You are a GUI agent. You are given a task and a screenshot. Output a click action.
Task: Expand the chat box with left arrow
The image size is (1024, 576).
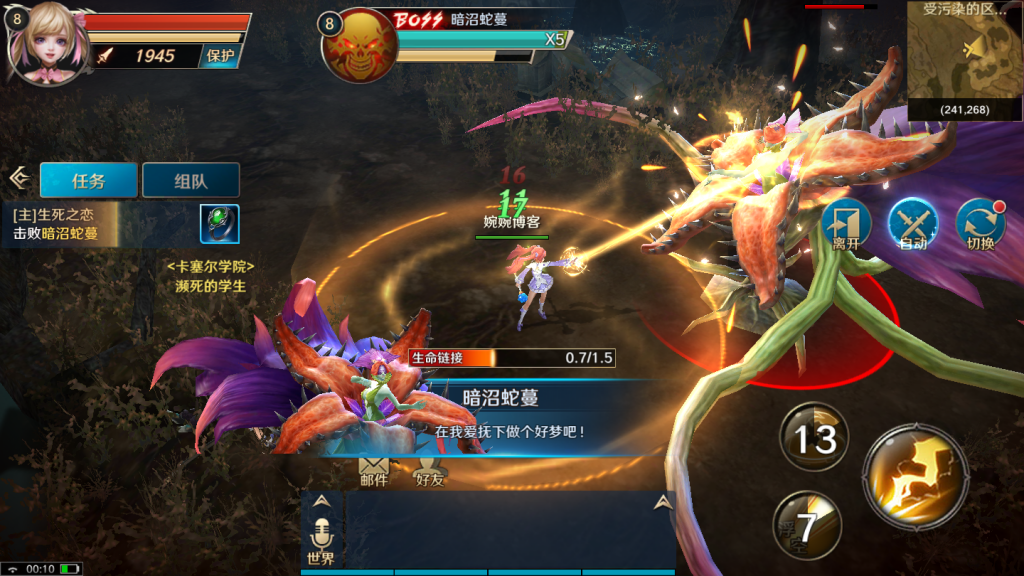coord(321,502)
